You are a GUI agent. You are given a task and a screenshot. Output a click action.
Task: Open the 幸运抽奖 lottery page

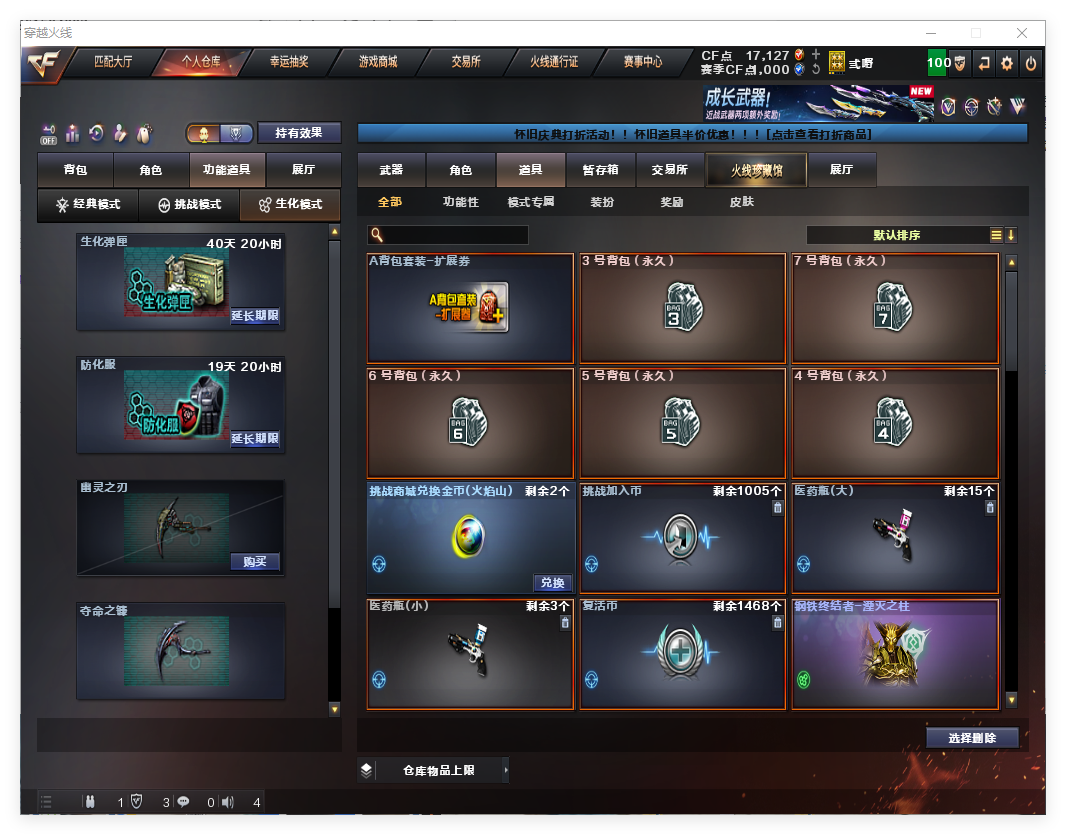tap(289, 62)
